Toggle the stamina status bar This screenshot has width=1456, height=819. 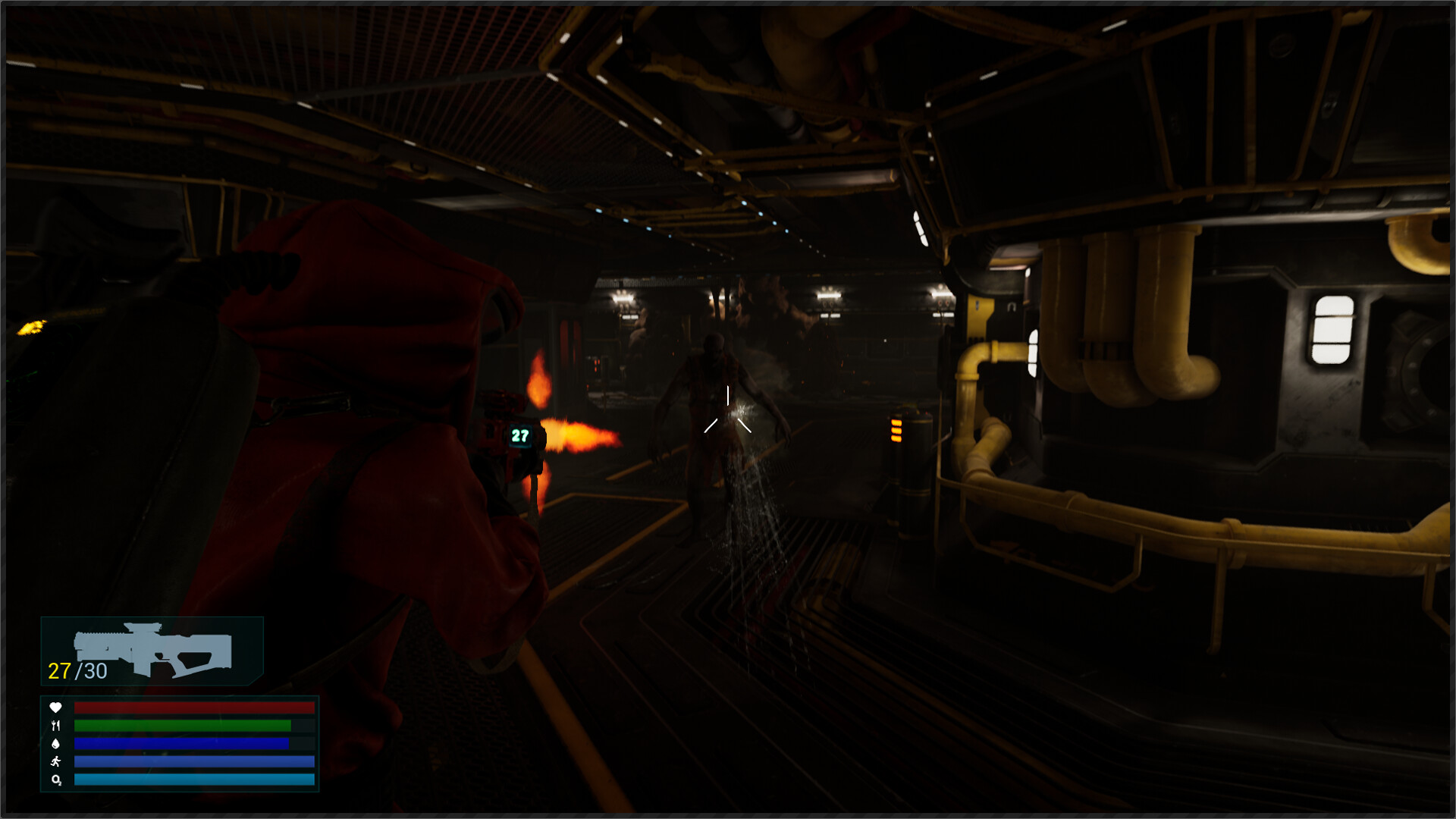[193, 761]
